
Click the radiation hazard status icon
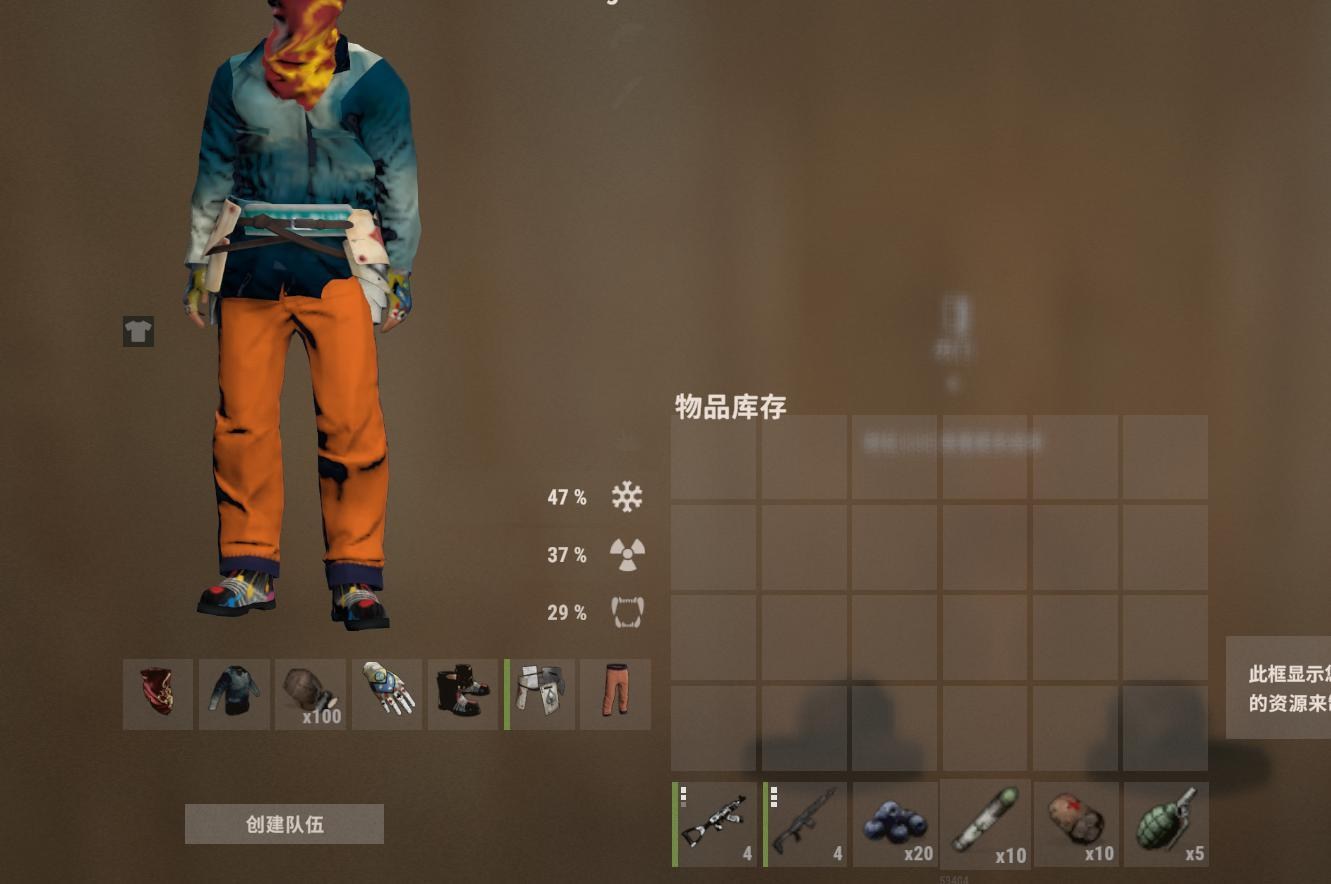click(x=627, y=554)
